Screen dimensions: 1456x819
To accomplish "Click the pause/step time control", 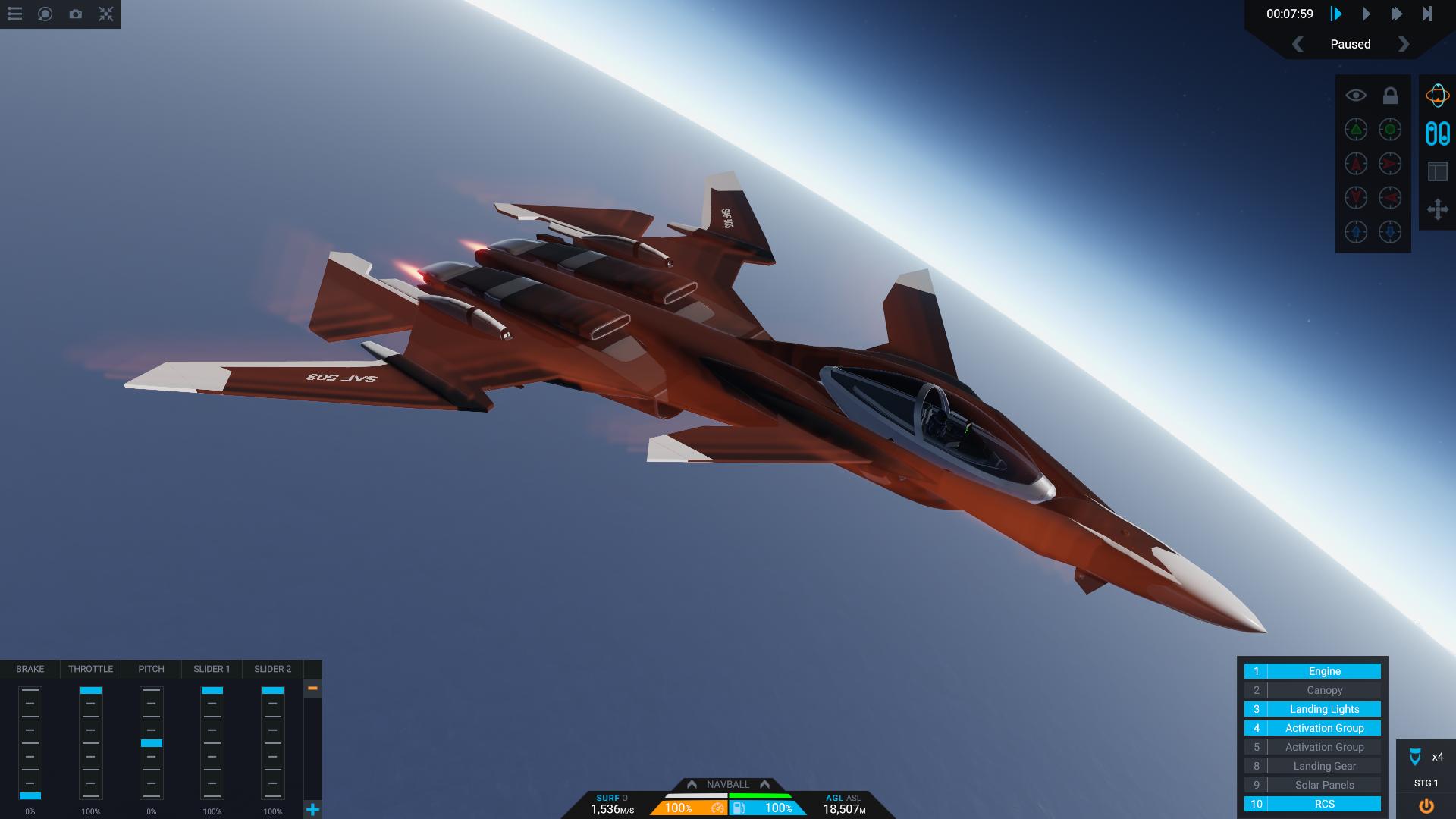I will coord(1336,14).
